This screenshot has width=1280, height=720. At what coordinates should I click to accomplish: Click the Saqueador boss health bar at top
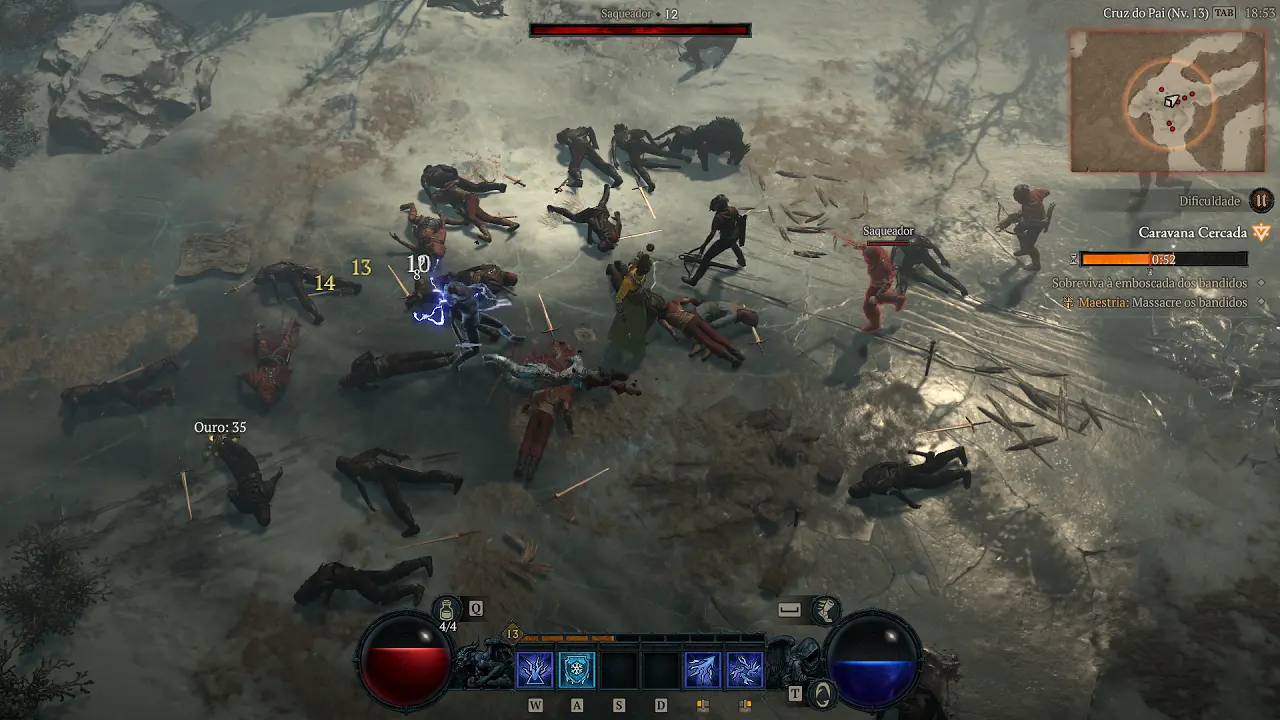[640, 30]
